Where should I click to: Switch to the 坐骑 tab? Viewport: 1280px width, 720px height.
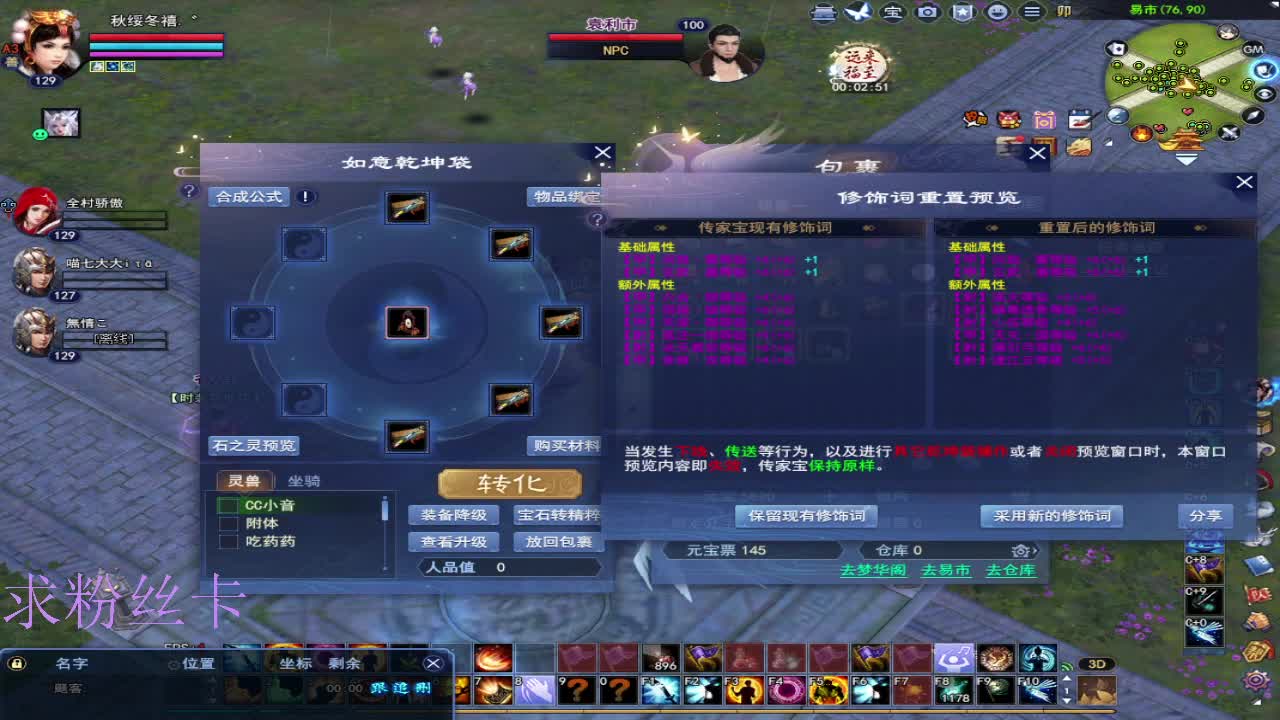(x=304, y=481)
